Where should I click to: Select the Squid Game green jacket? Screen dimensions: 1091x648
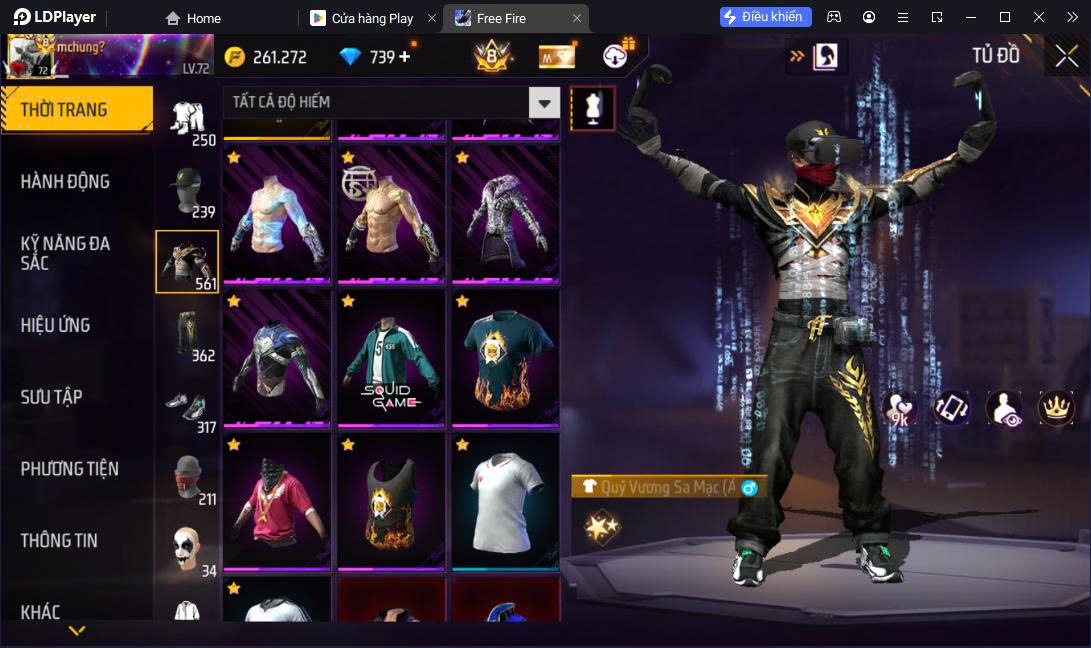pos(391,357)
